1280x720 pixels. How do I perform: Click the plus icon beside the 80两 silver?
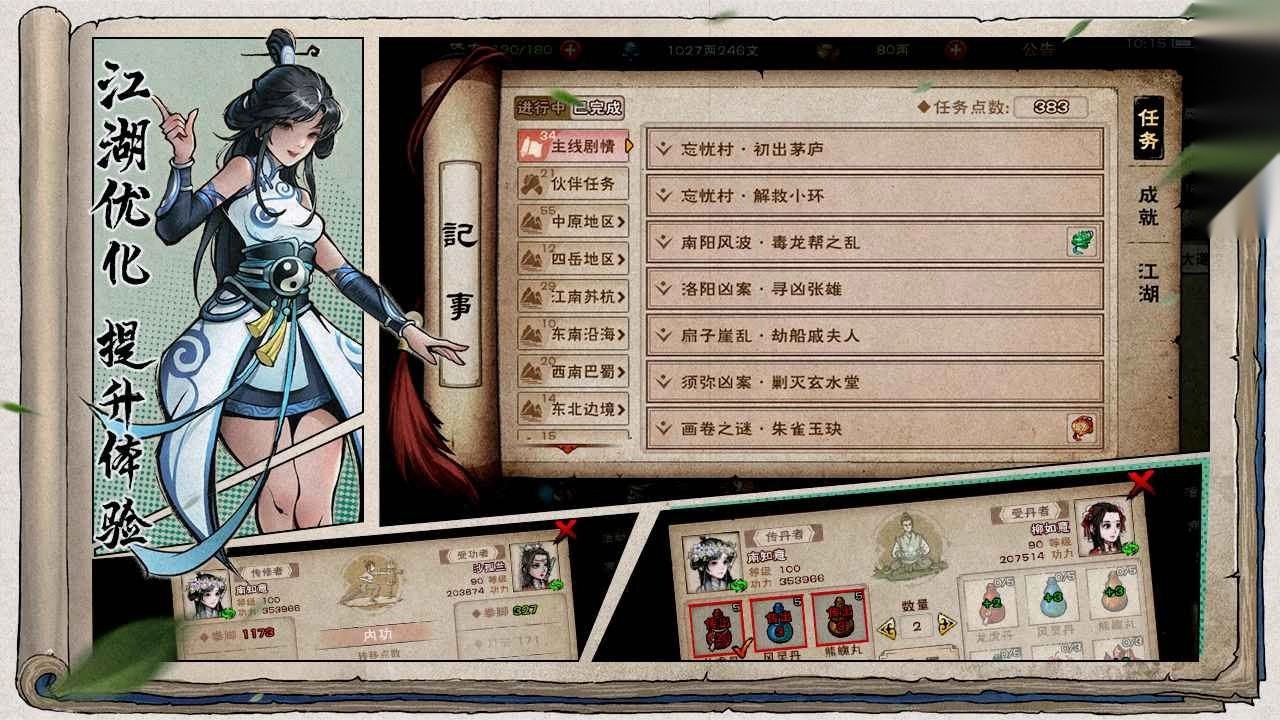coord(958,47)
